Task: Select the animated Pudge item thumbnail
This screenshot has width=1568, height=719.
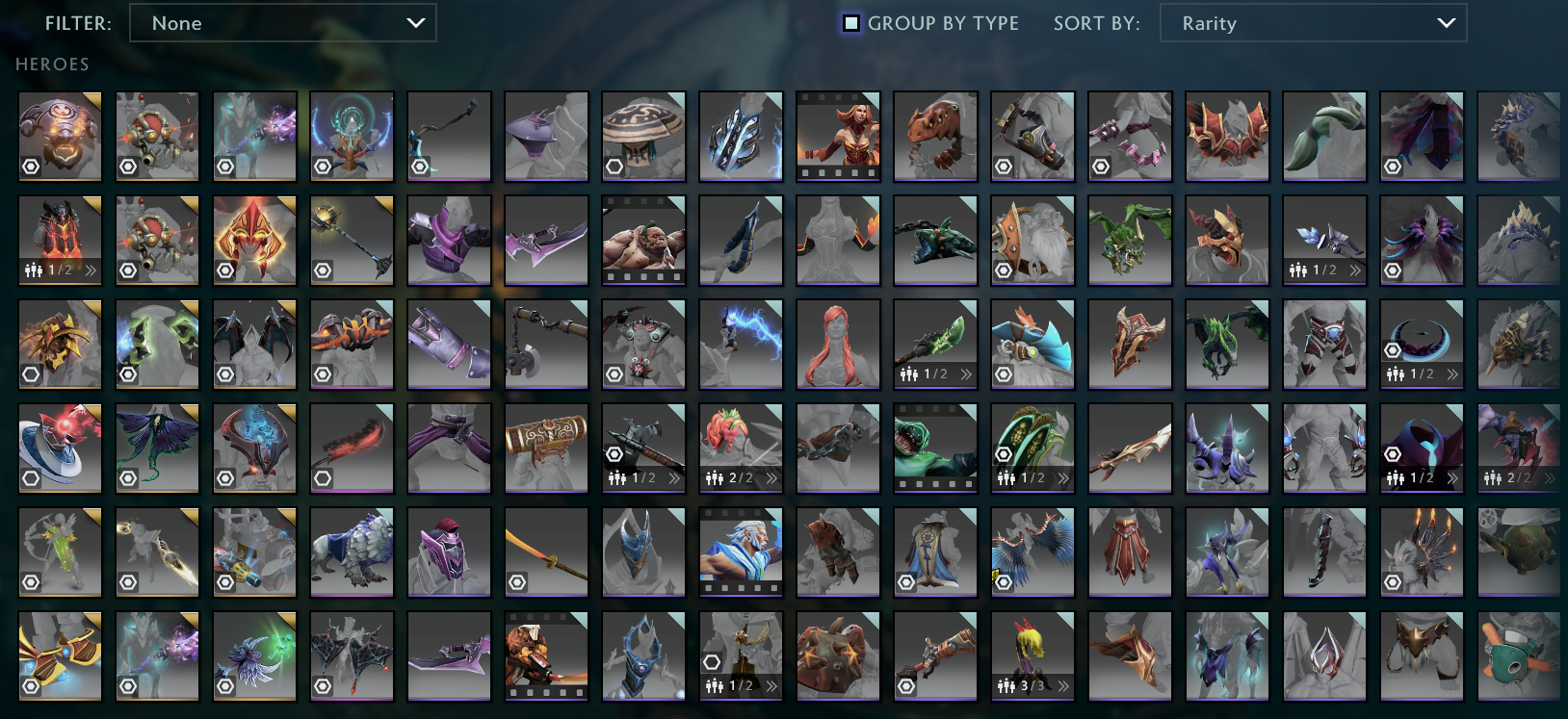Action: [643, 240]
